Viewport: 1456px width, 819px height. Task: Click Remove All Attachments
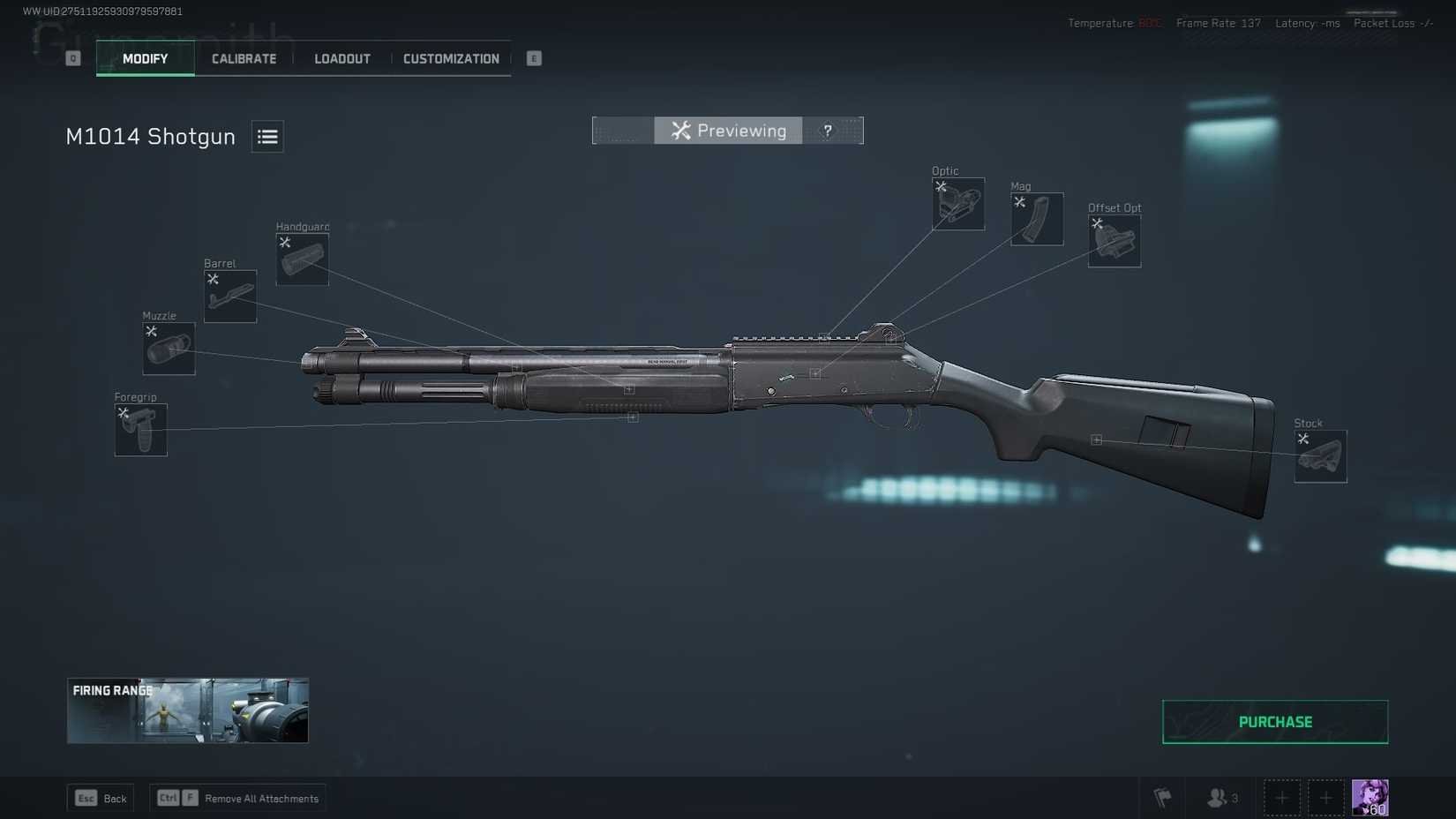pyautogui.click(x=236, y=798)
